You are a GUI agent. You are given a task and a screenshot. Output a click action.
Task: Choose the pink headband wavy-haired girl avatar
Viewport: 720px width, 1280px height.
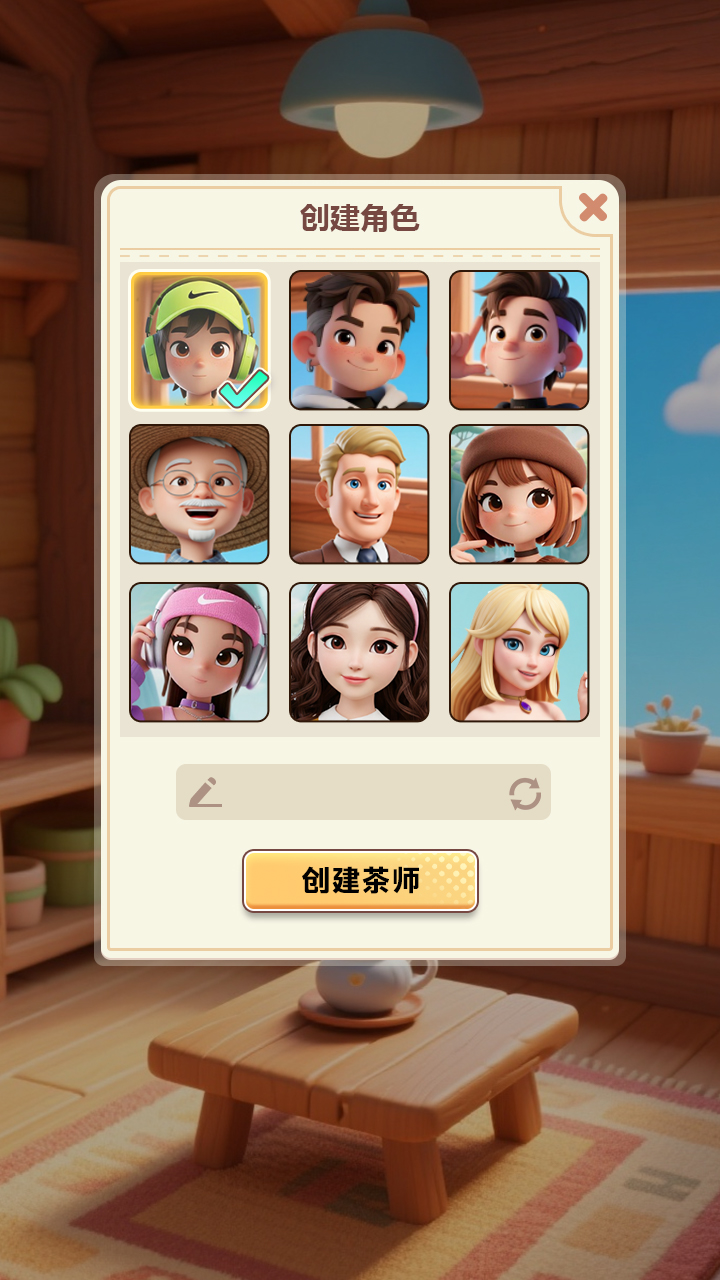pos(359,652)
